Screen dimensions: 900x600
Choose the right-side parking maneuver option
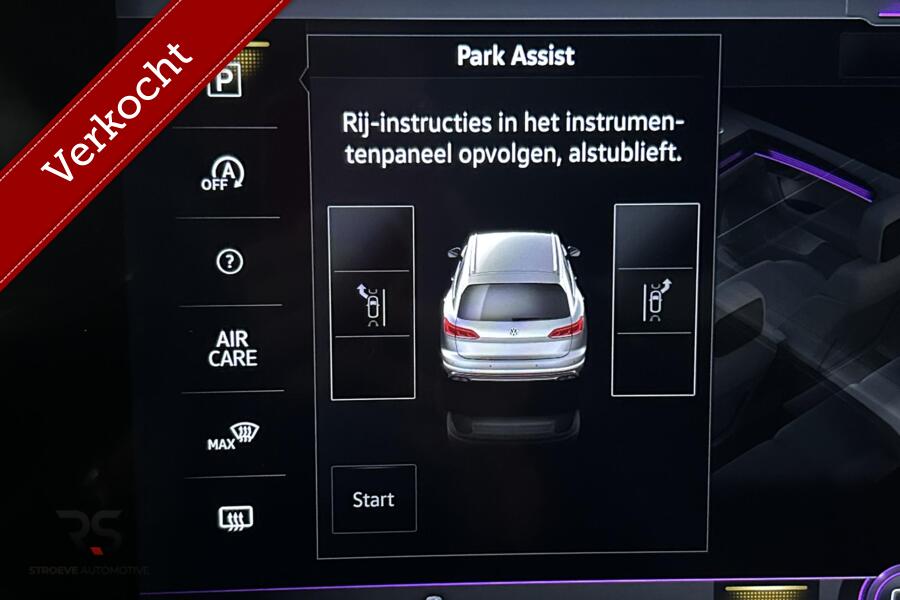point(655,301)
